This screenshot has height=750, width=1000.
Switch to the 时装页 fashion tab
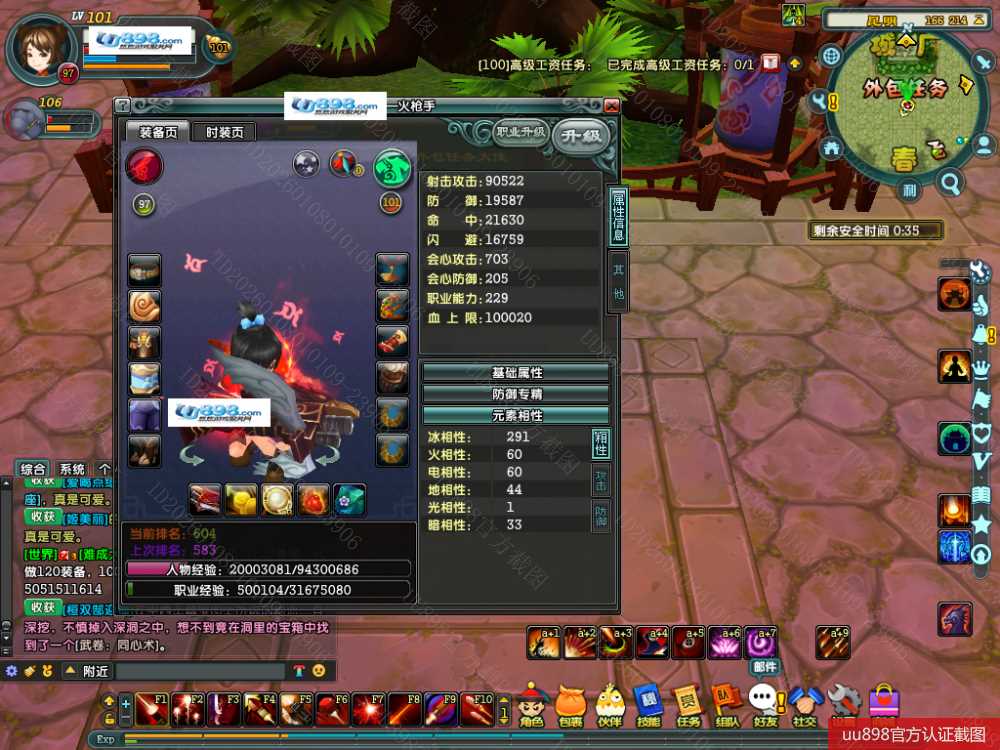pos(224,132)
